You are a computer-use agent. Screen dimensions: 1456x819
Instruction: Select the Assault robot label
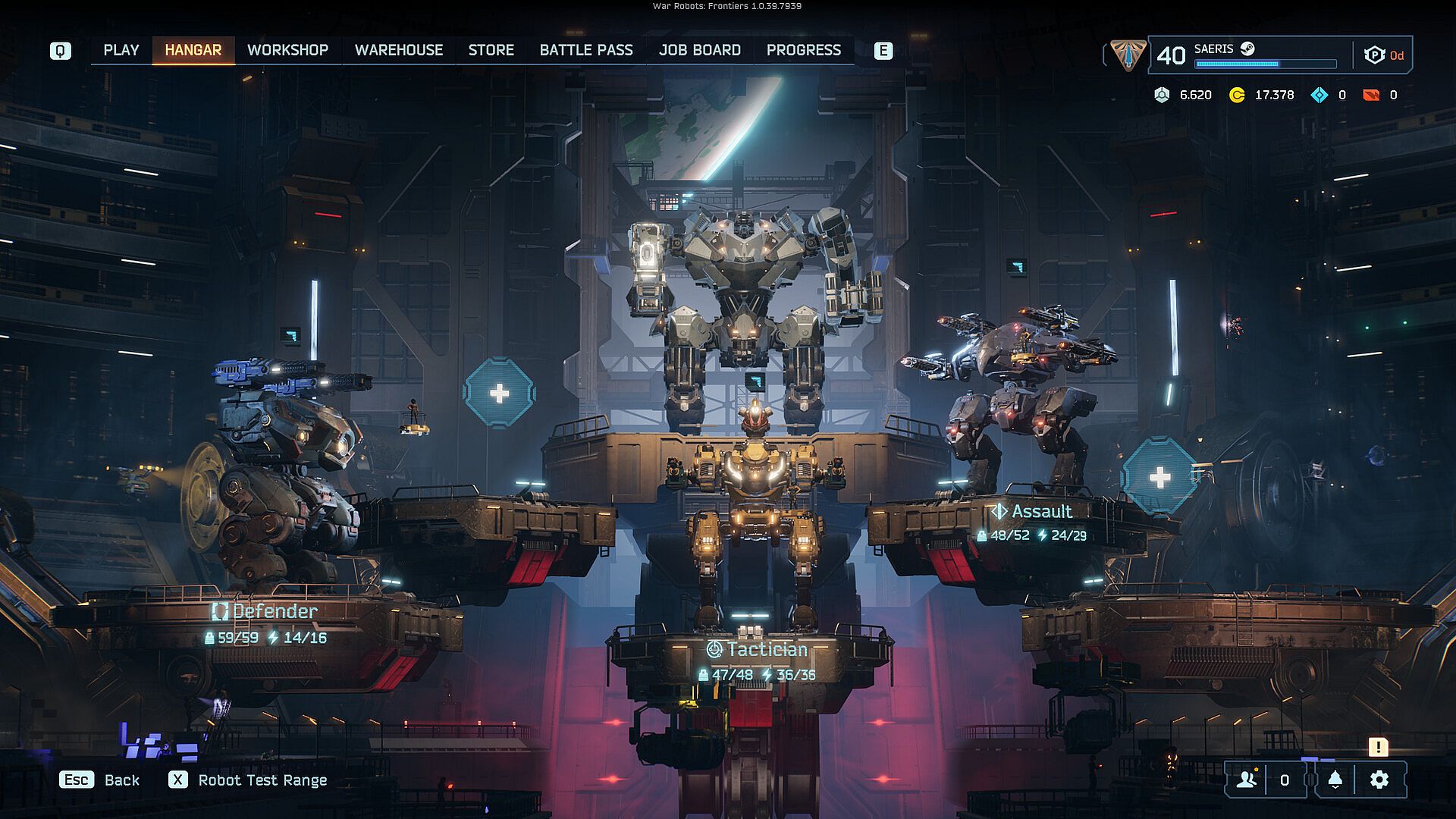coord(1032,512)
